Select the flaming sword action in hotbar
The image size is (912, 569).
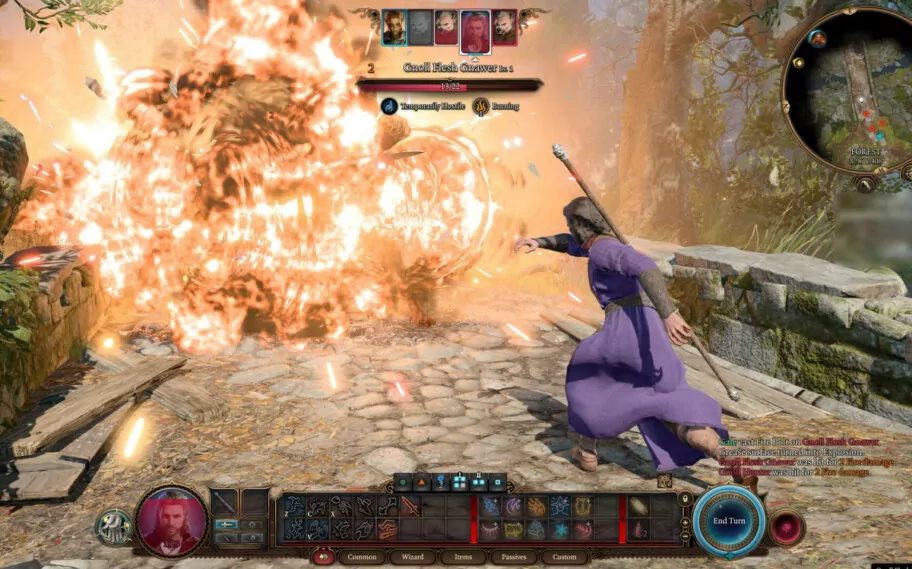point(410,507)
